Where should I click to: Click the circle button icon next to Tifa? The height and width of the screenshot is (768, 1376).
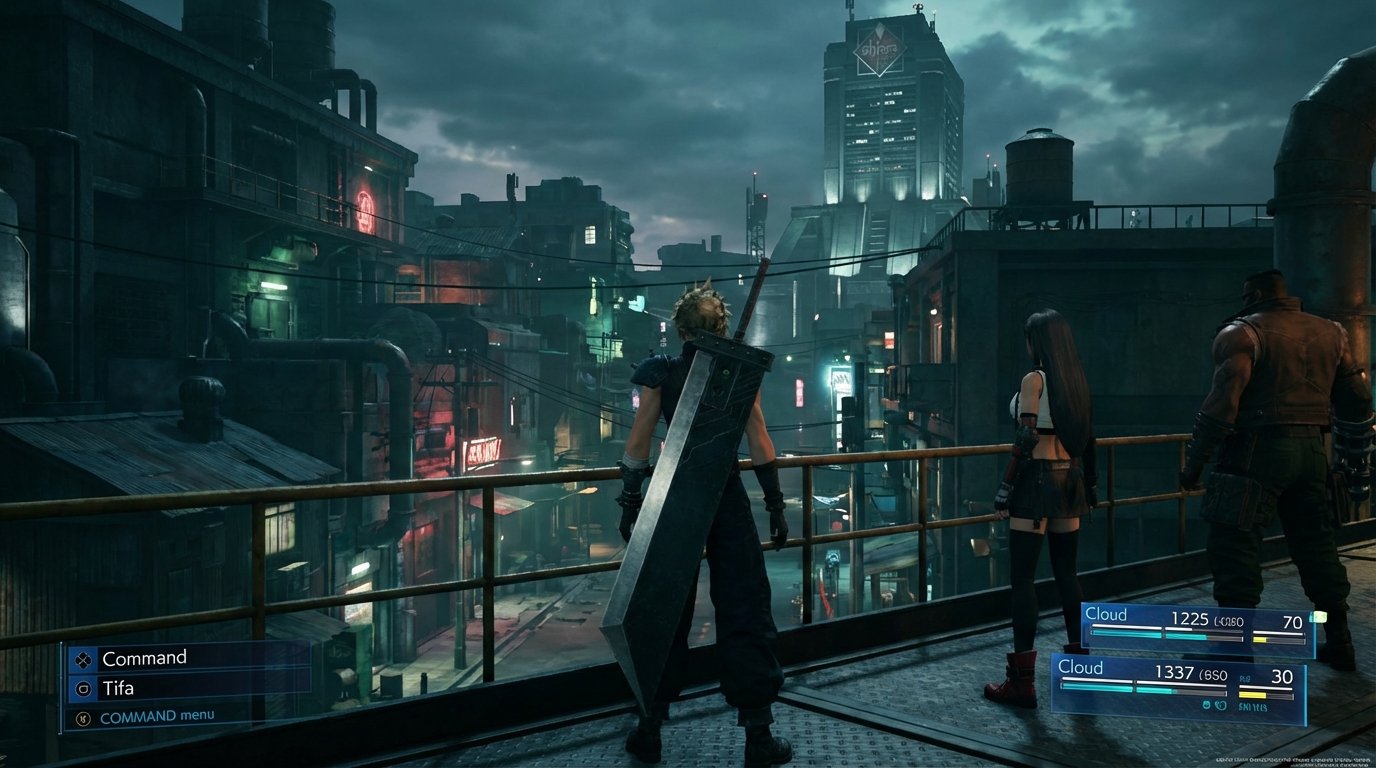click(84, 688)
